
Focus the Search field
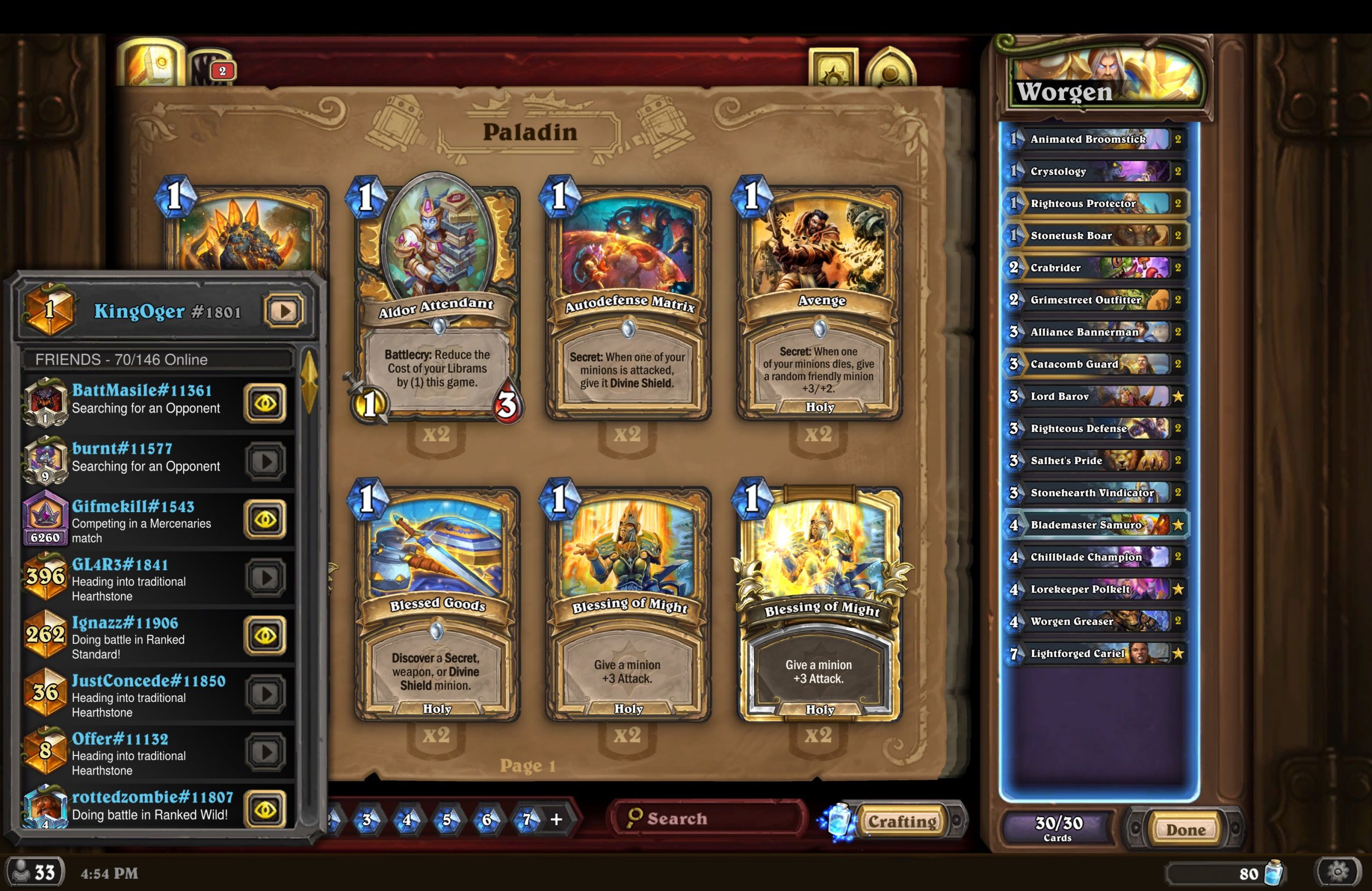coord(709,818)
